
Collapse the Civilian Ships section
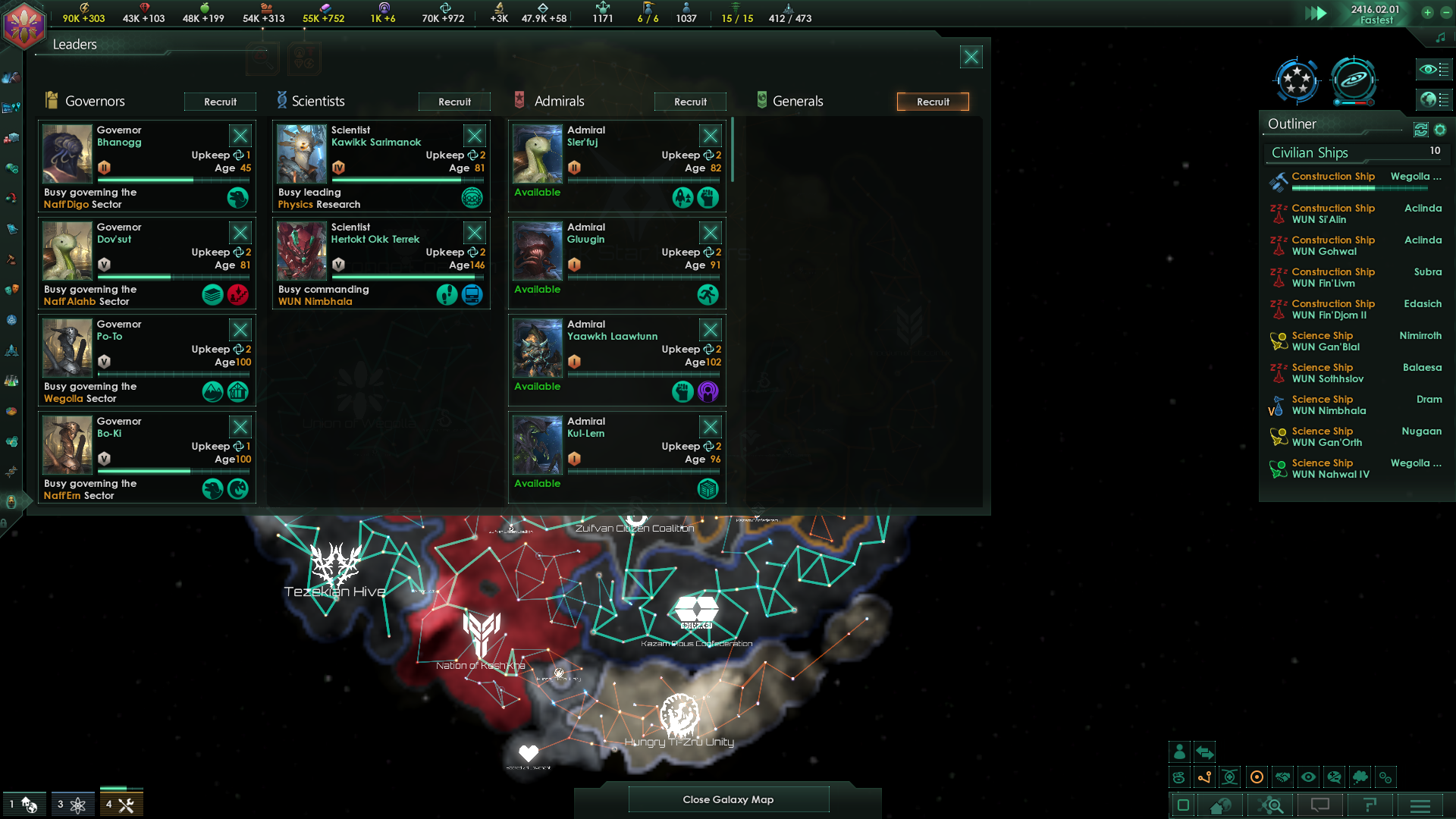point(1335,152)
